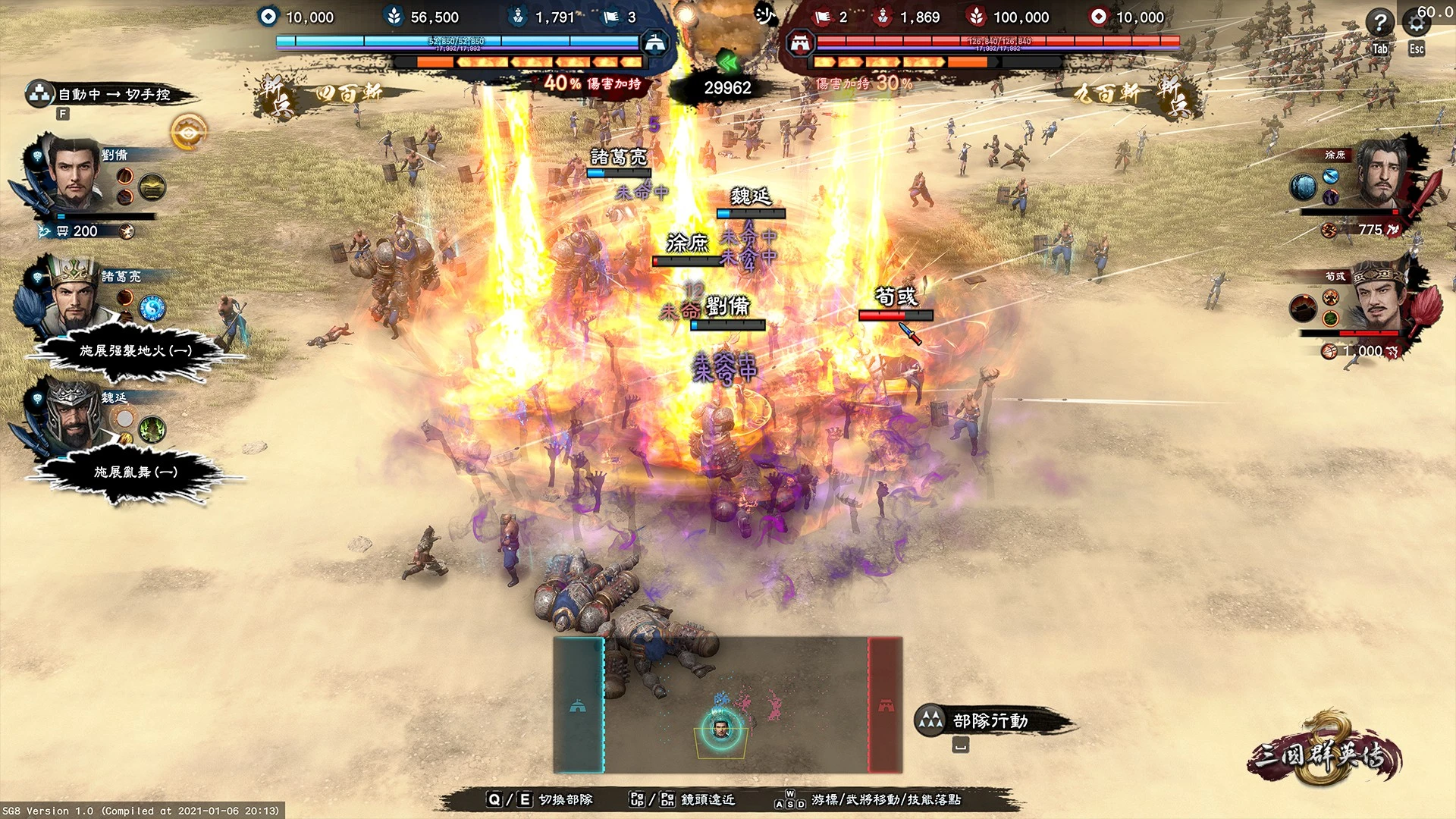The width and height of the screenshot is (1456, 819).
Task: Click the blue camp icon above the blue bar
Action: click(654, 42)
